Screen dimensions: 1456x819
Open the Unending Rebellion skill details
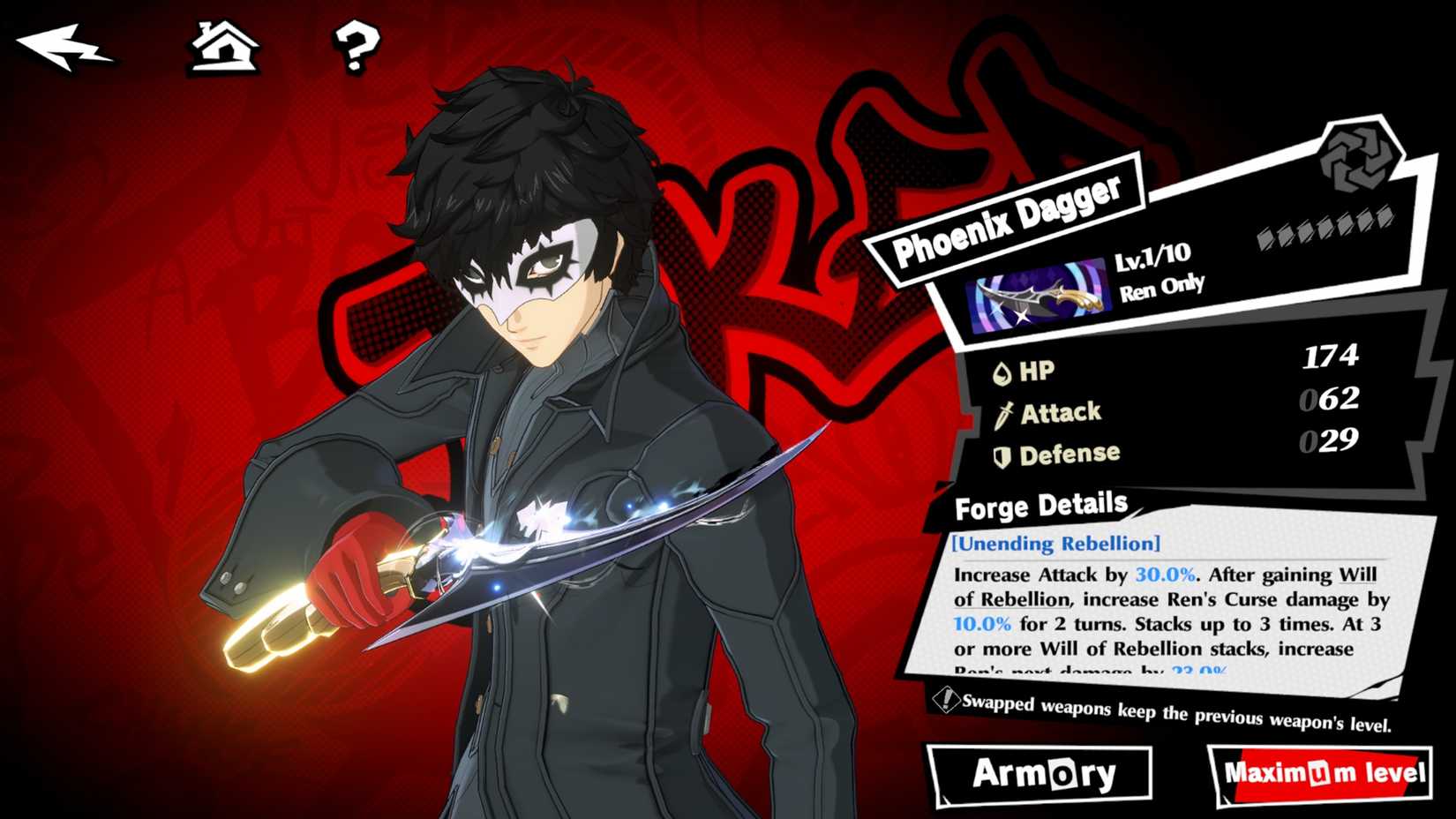(1054, 545)
